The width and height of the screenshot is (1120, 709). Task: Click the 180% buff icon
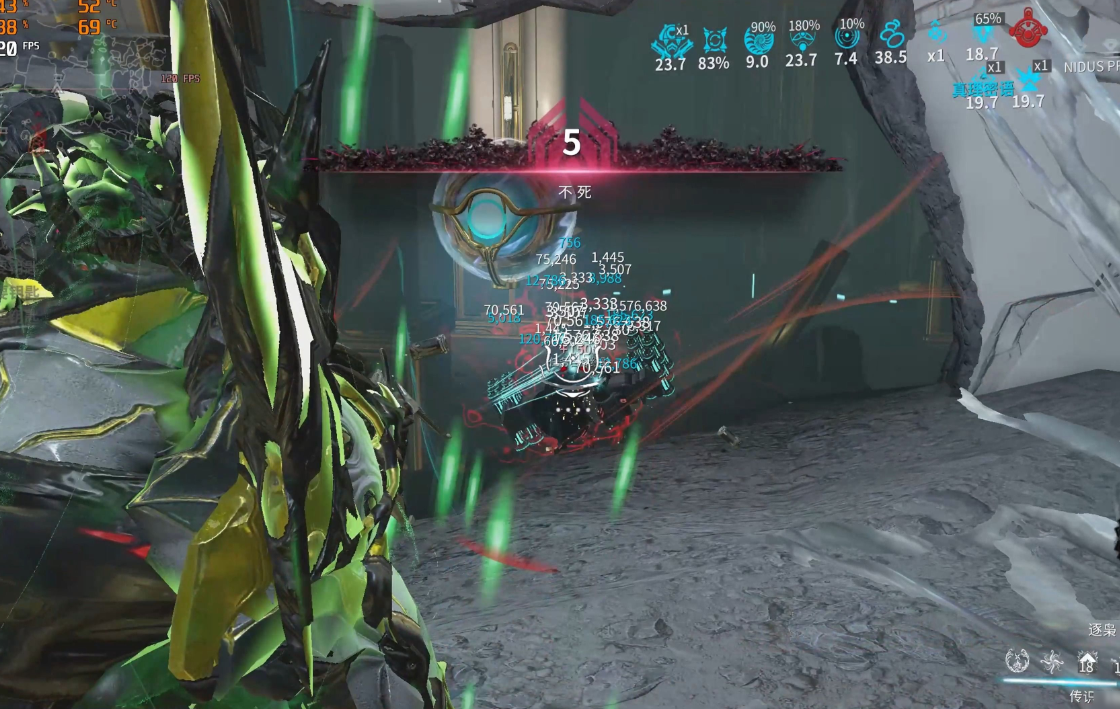point(802,40)
